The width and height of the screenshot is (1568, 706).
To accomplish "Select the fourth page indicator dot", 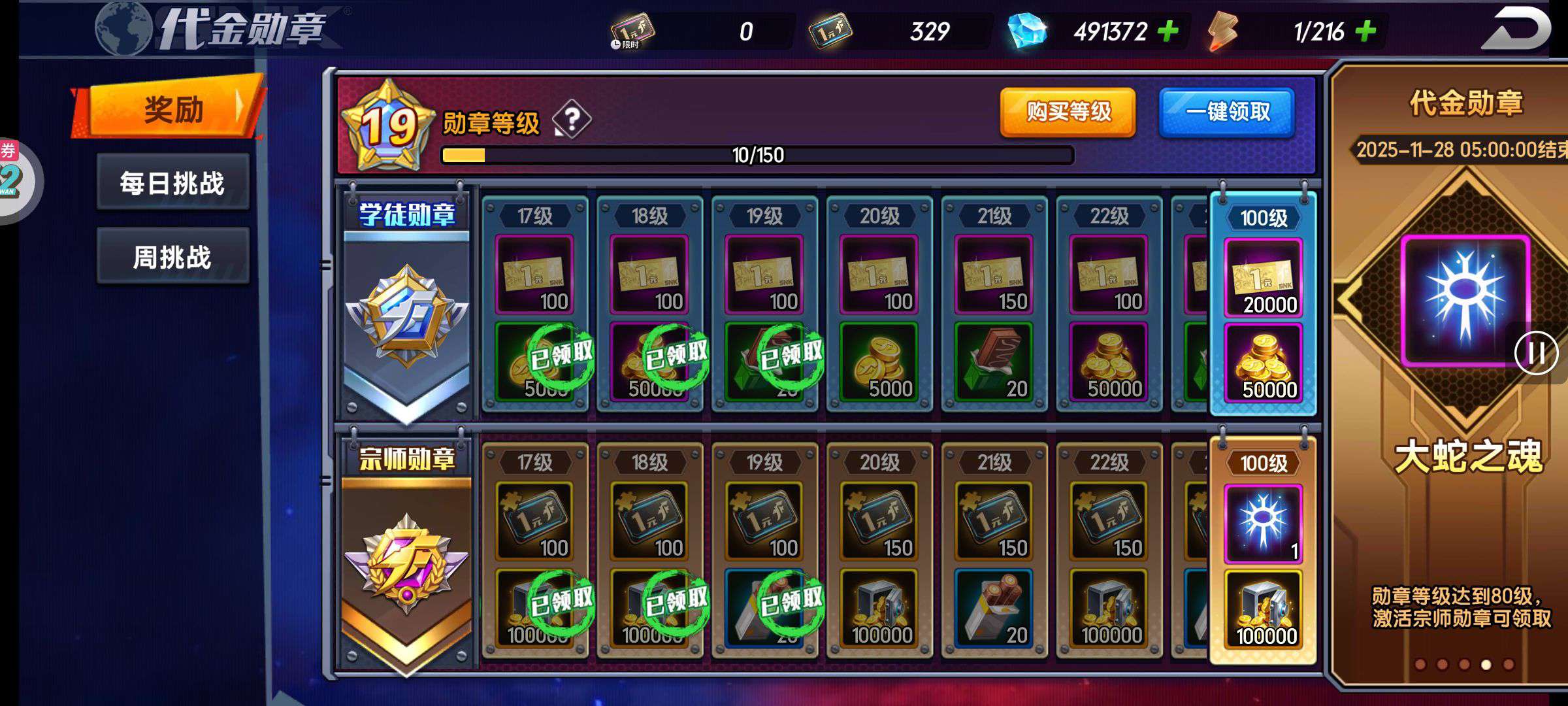I will tap(1486, 665).
